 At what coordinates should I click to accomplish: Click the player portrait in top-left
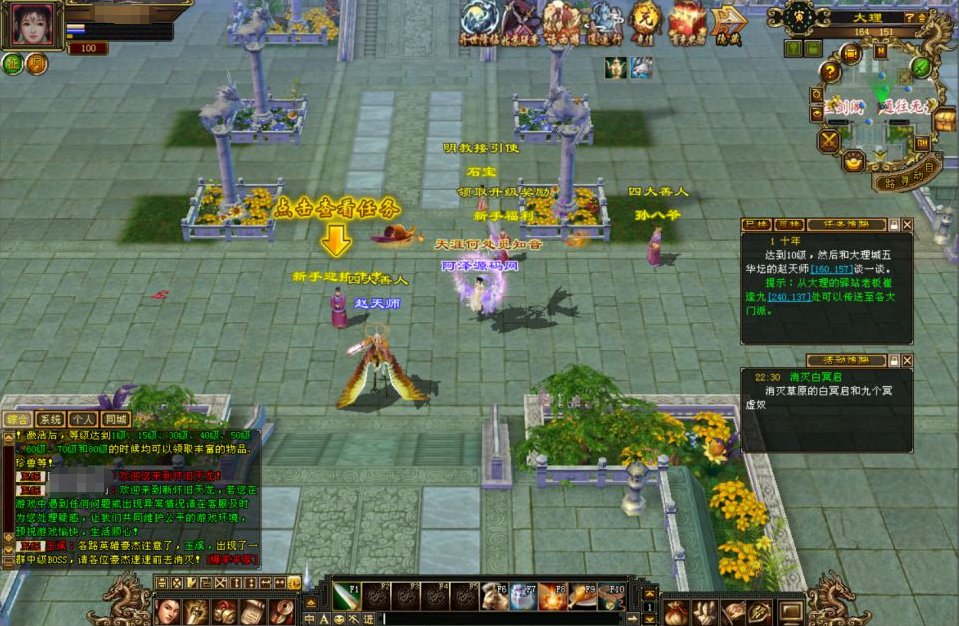32,24
